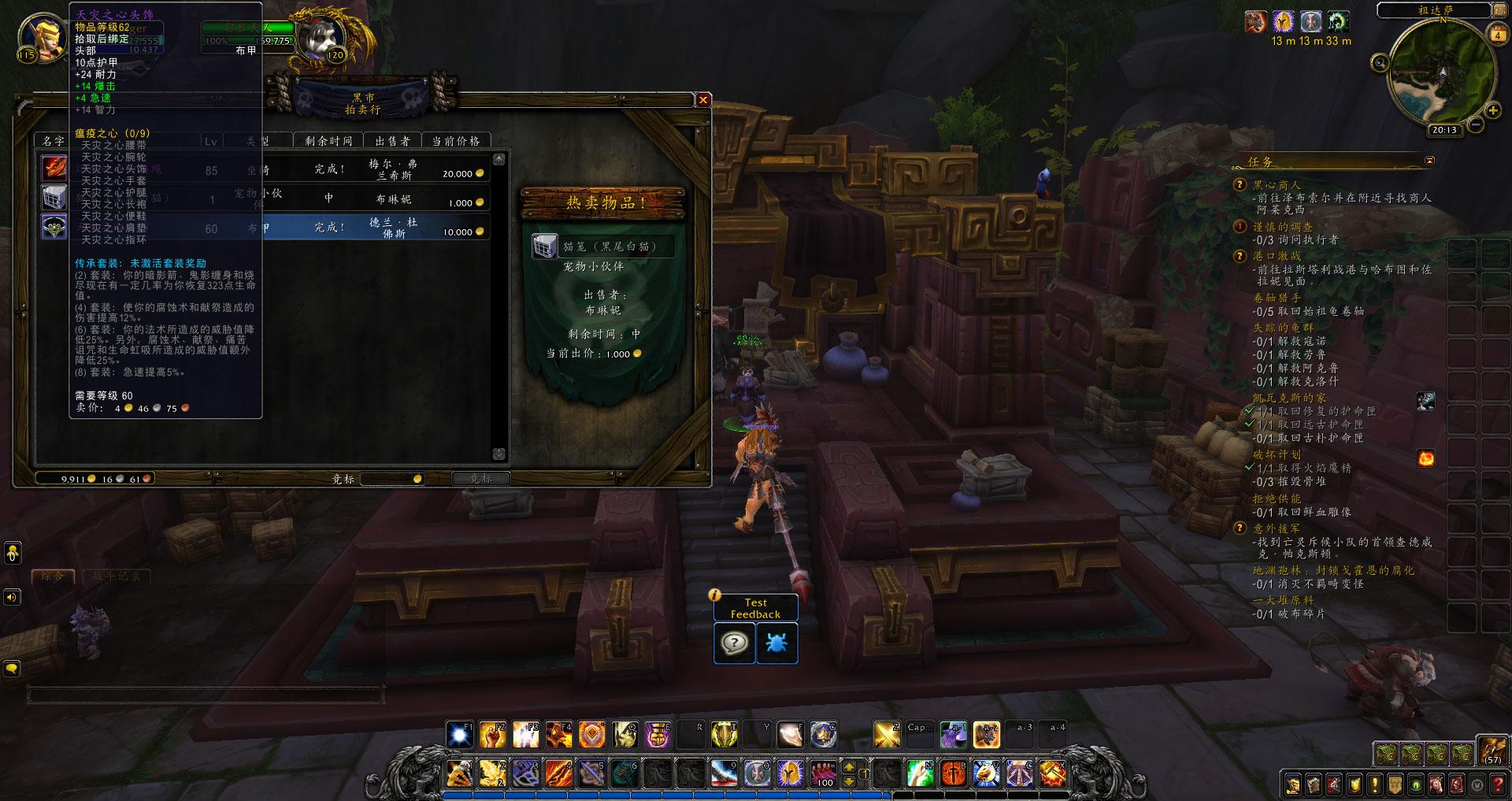Click the blue bug report button
This screenshot has height=801, width=1512.
coord(776,643)
